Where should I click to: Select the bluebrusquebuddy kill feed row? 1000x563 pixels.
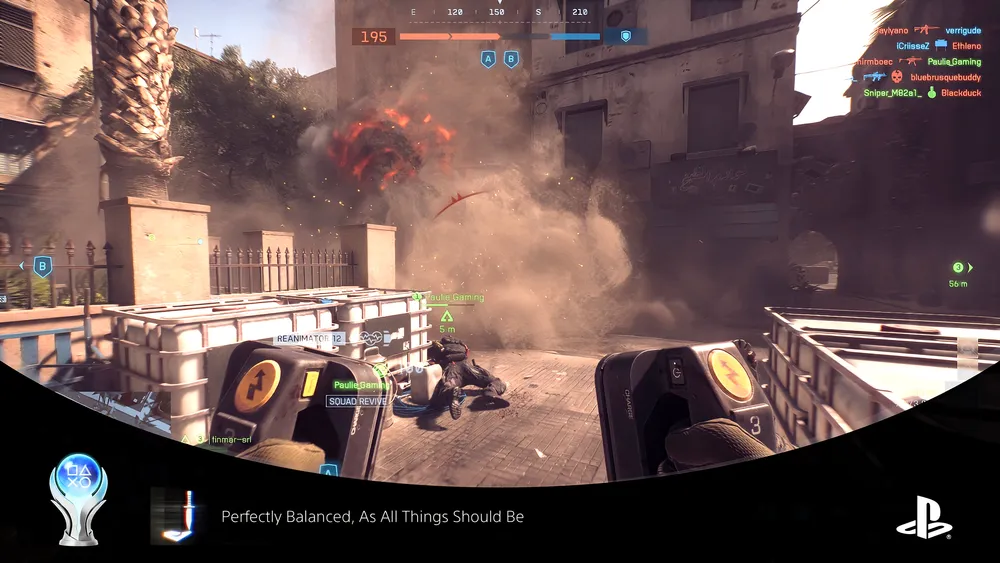(921, 77)
